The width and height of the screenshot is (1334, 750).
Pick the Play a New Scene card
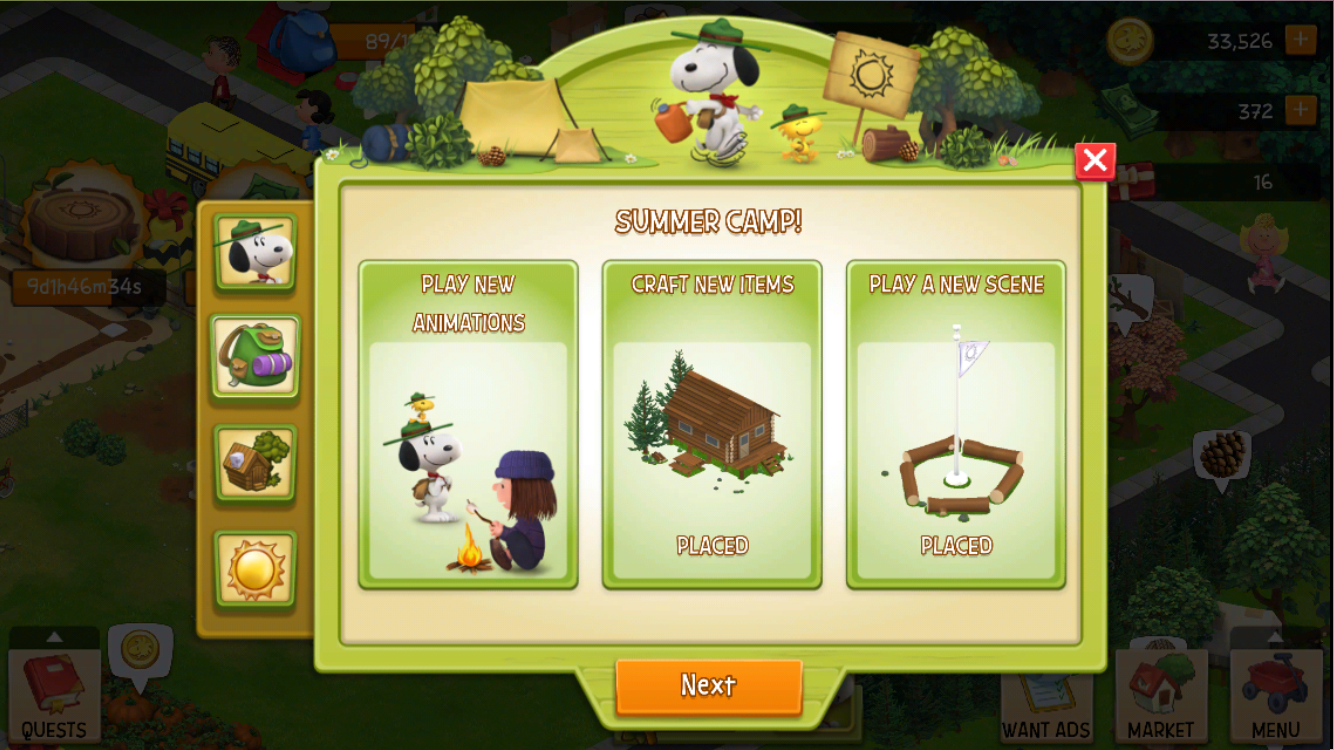click(956, 424)
